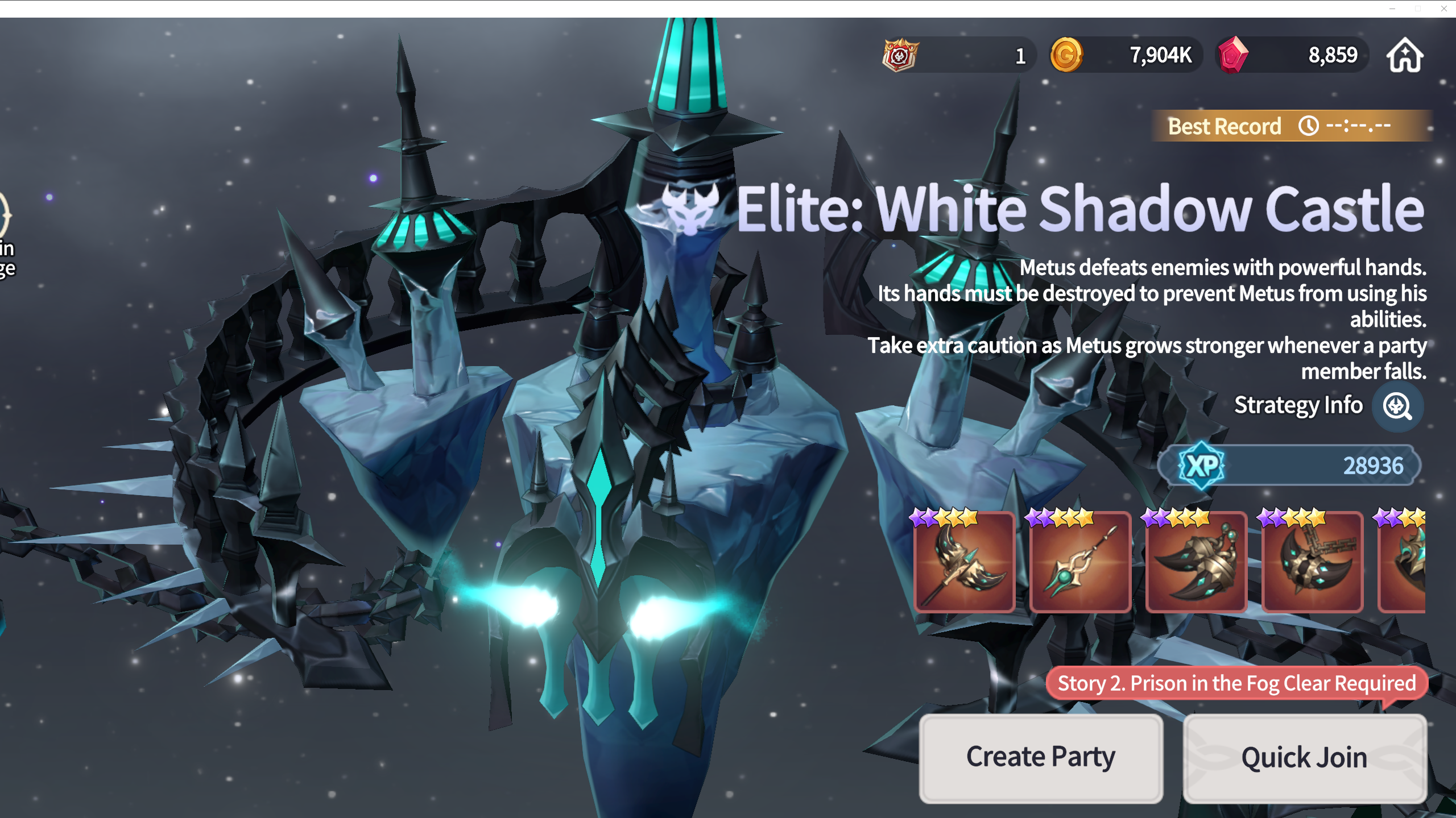View the chained crescent flail reward
1456x818 pixels.
click(1312, 562)
